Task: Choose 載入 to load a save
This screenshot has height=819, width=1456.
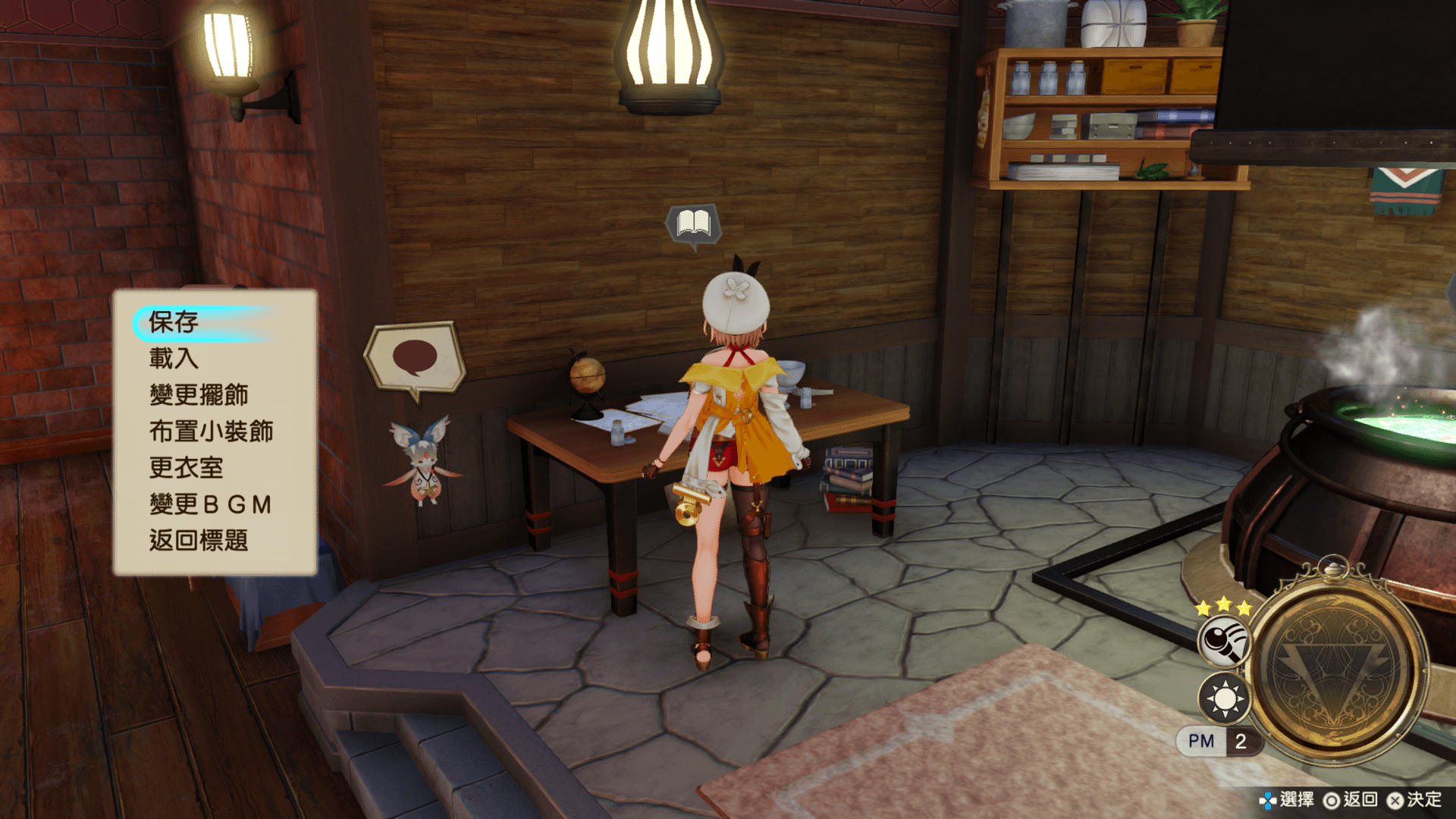Action: pyautogui.click(x=174, y=358)
